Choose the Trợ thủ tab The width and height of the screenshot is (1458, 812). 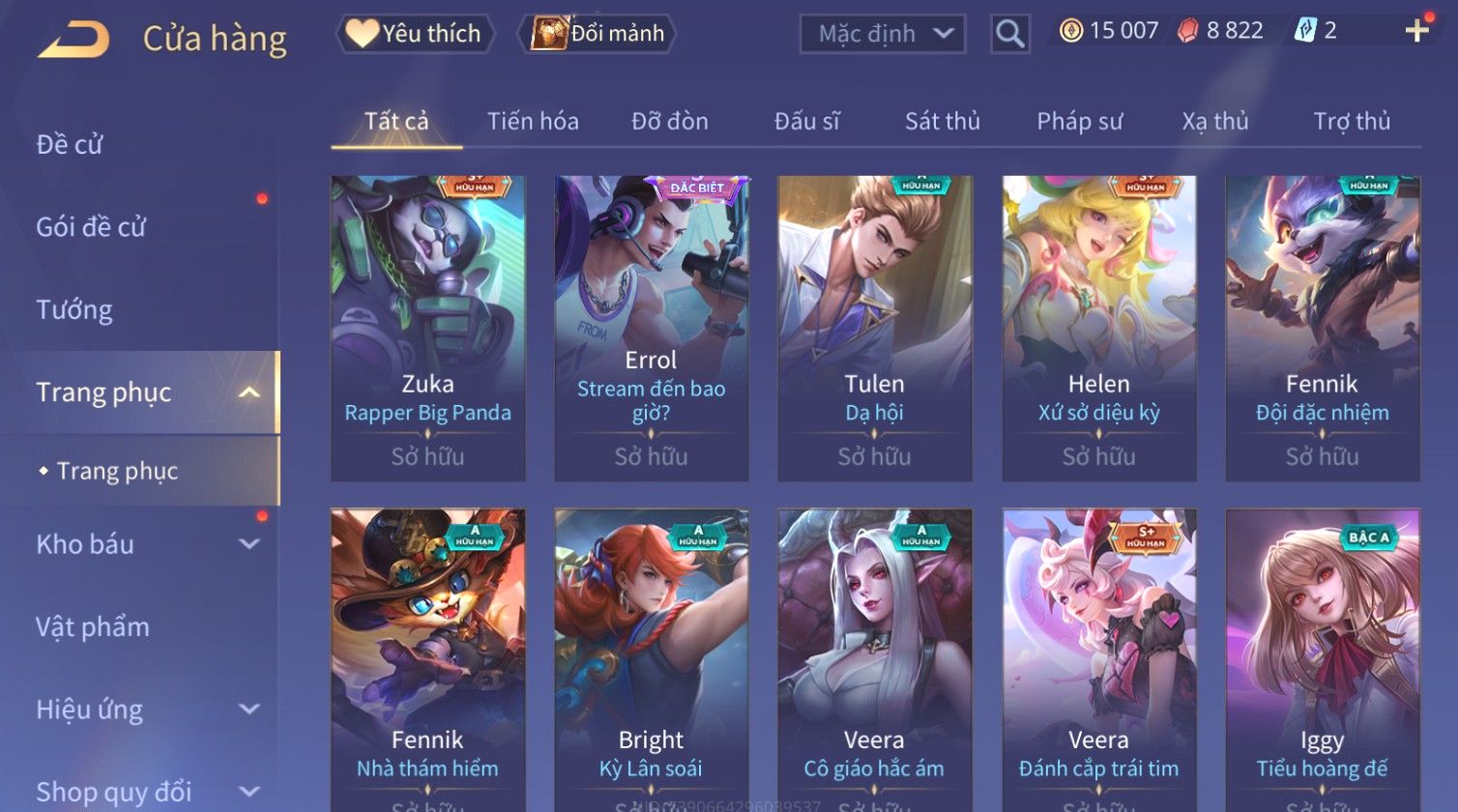click(1351, 122)
